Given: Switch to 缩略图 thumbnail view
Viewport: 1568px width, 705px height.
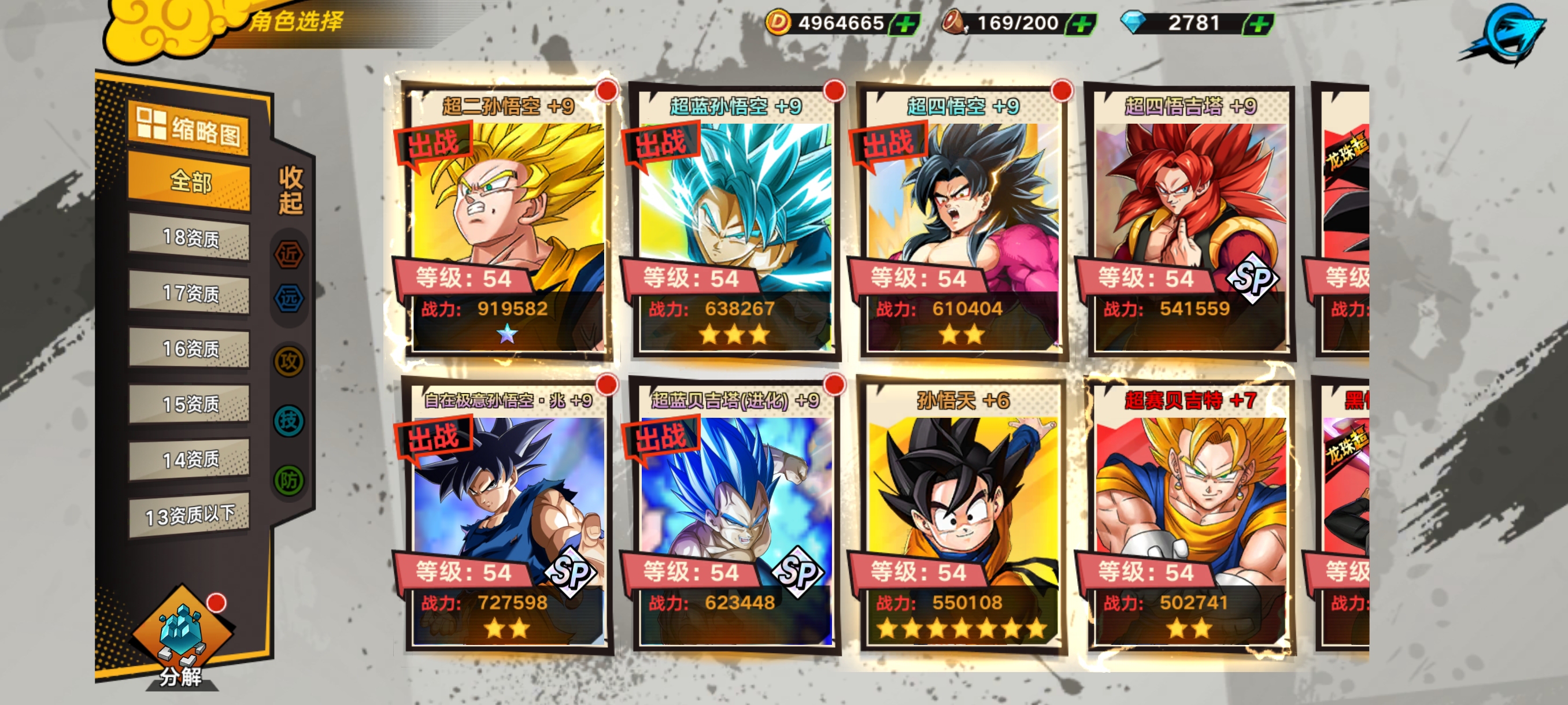Looking at the screenshot, I should 188,128.
